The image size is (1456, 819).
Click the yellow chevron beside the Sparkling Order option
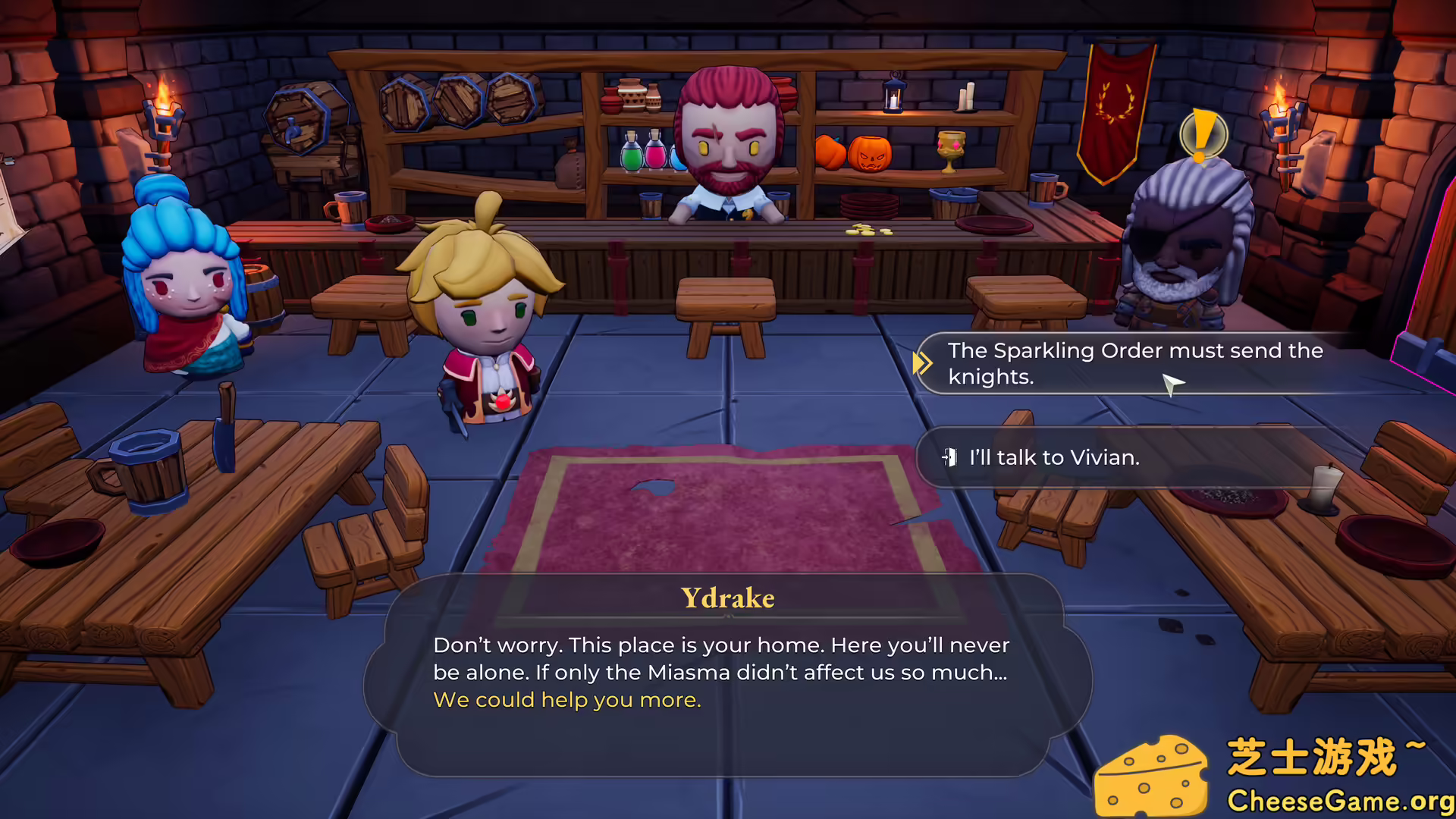pyautogui.click(x=924, y=364)
